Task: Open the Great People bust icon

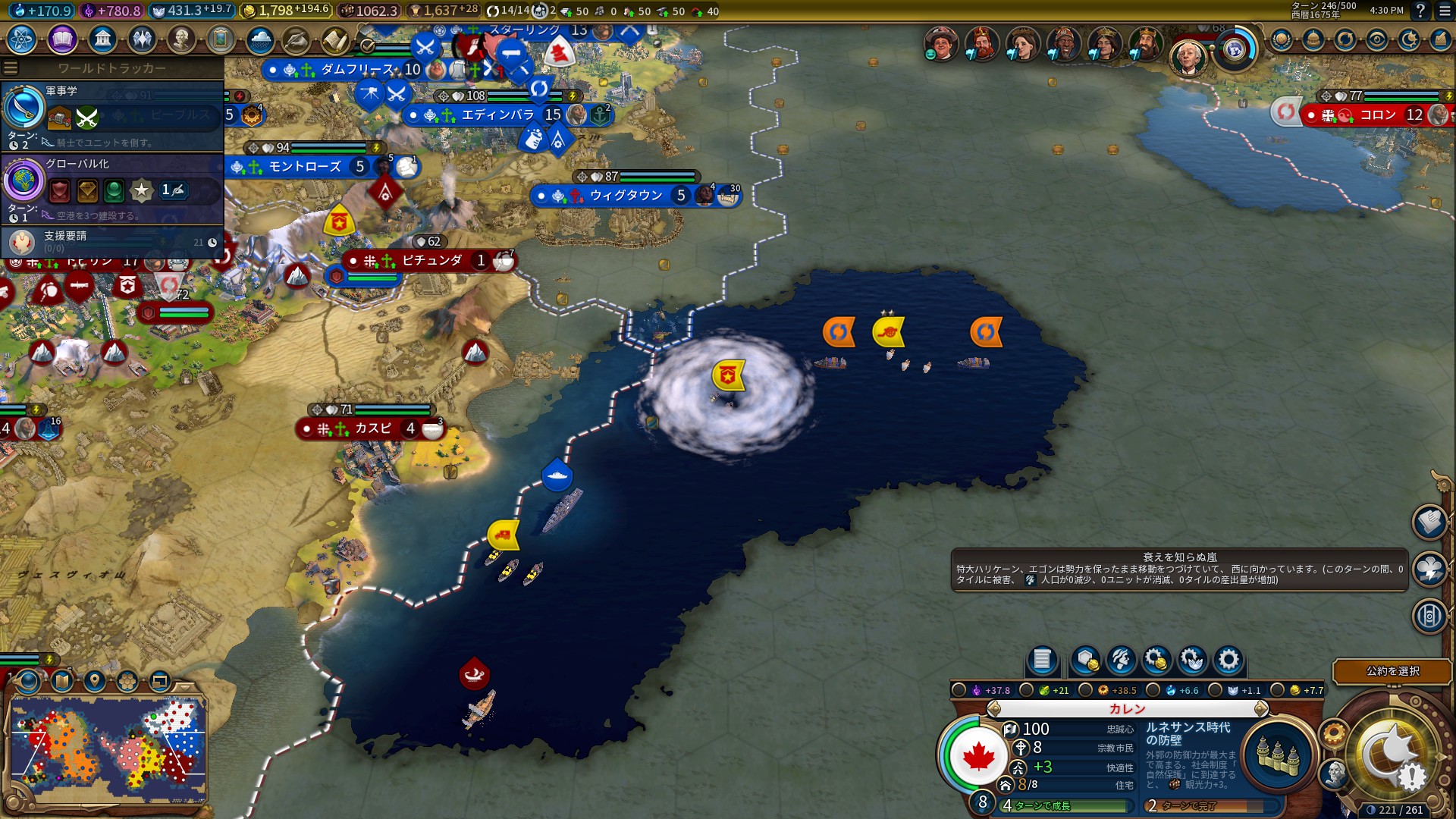Action: [181, 39]
